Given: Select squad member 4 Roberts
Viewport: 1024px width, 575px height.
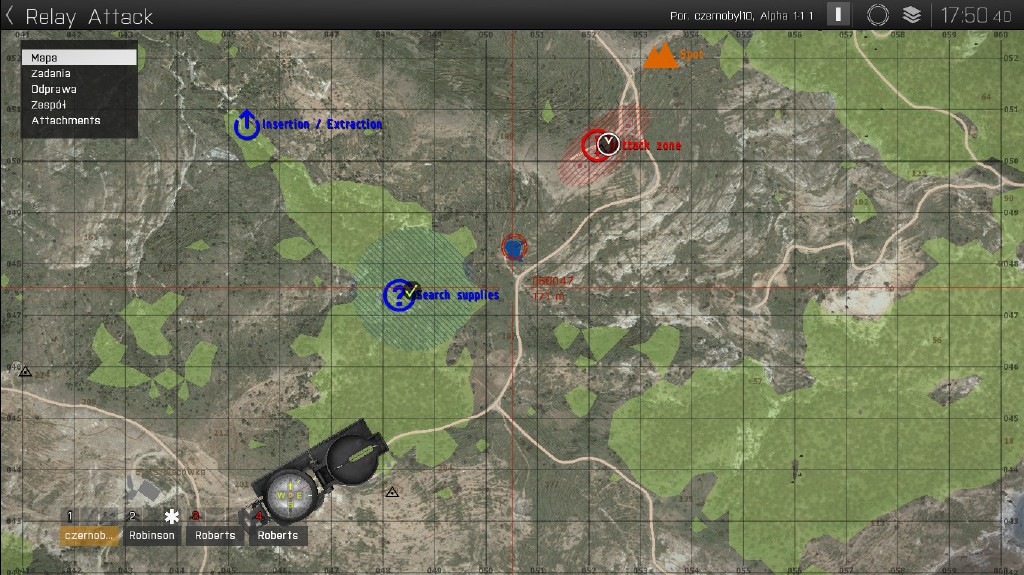Looking at the screenshot, I should (277, 535).
